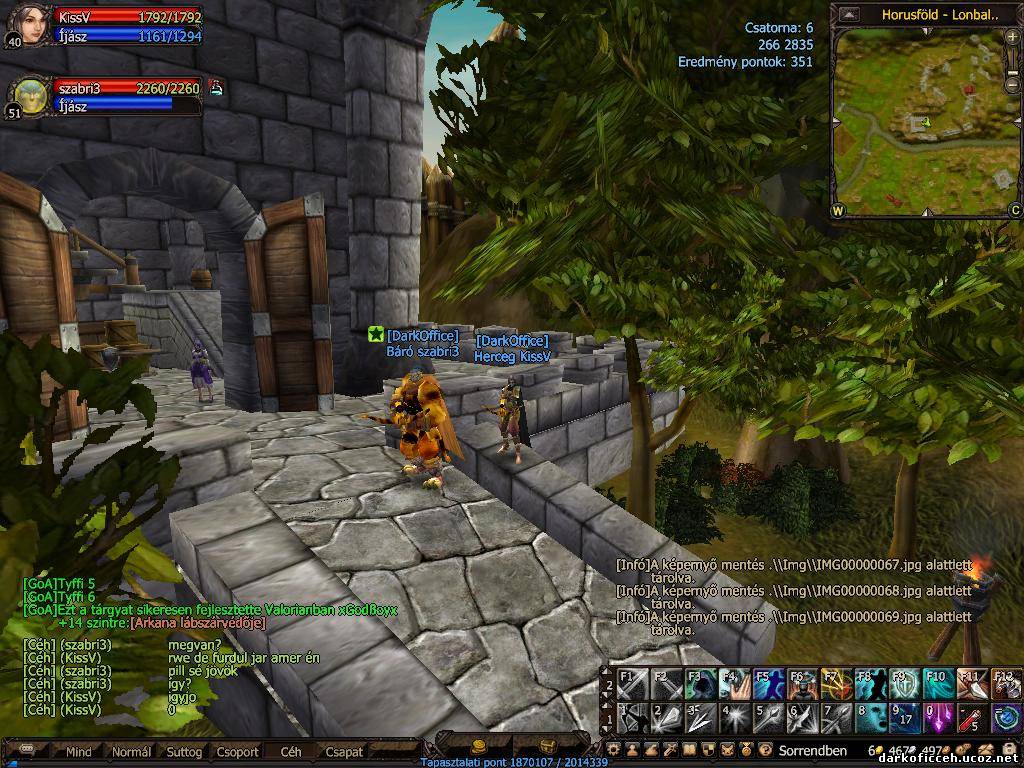Open the gold coins shop button
The image size is (1024, 768).
click(x=478, y=746)
